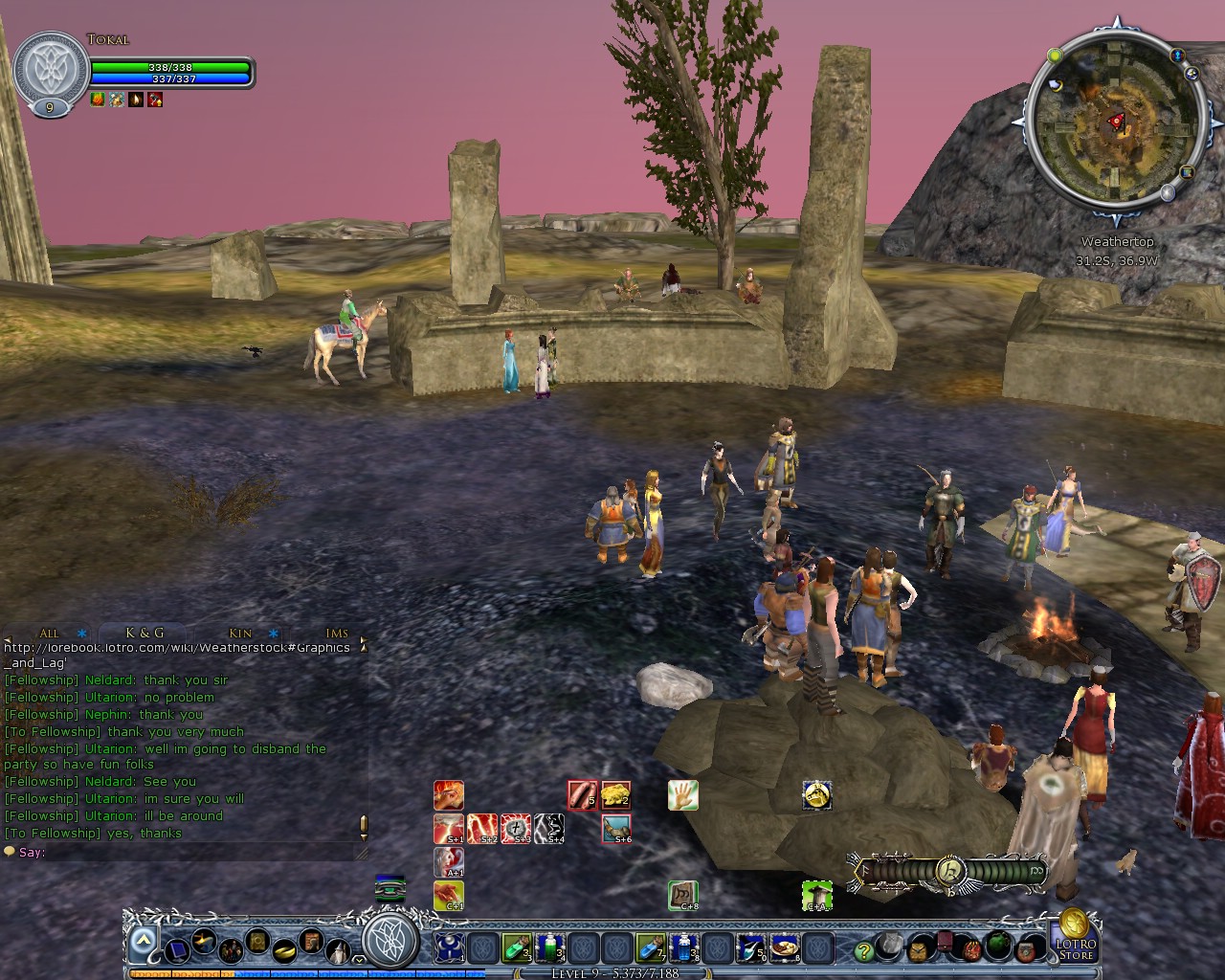Select the K & G chat tab

(x=145, y=633)
